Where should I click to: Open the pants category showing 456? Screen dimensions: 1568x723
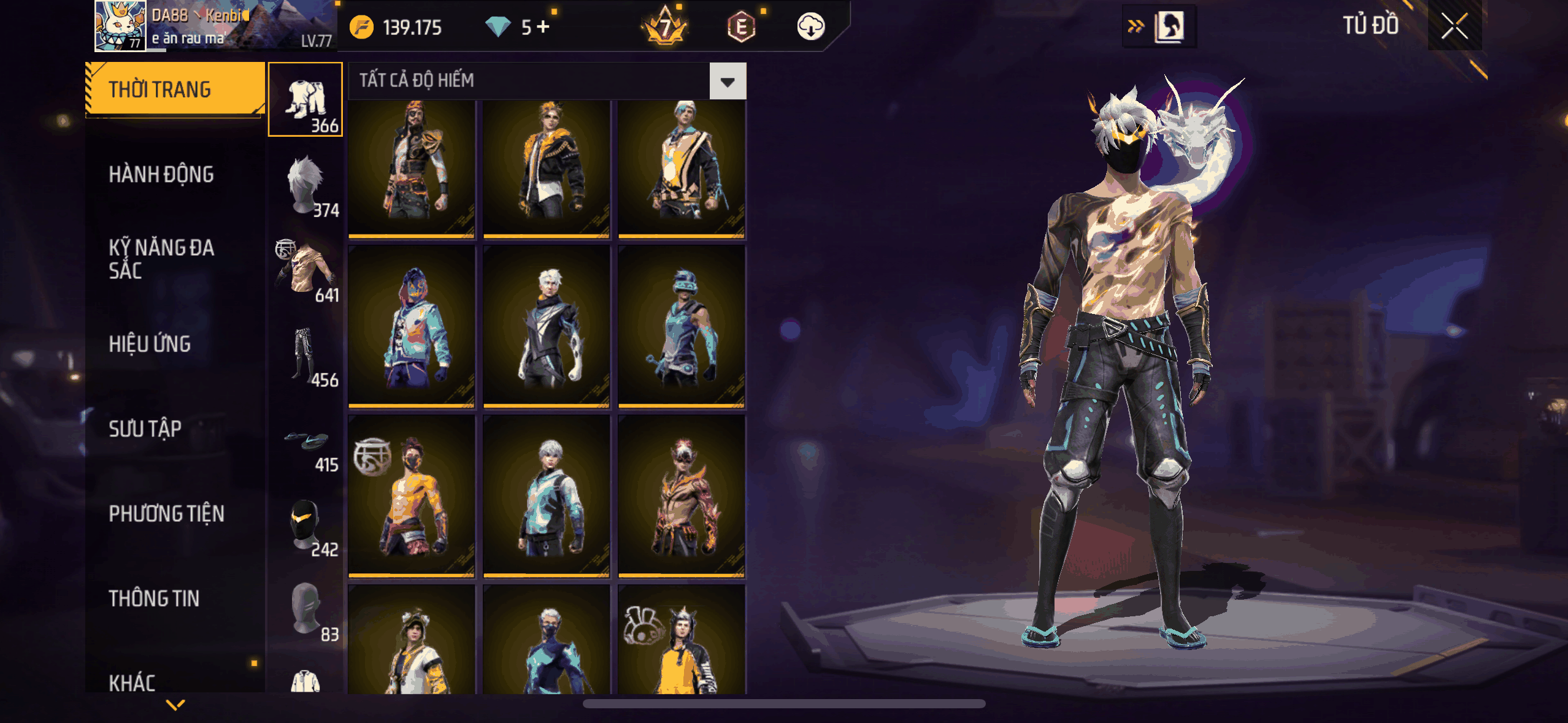pos(306,354)
